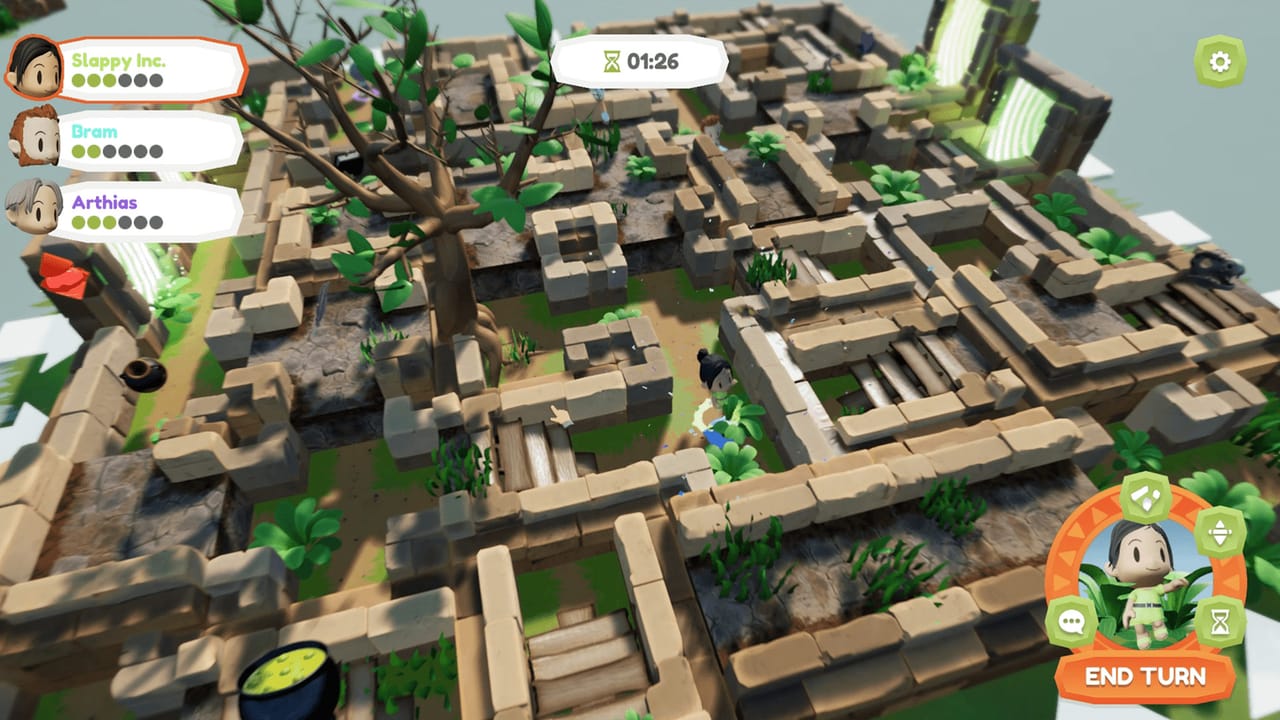Select the character standing in the ruins center
Viewport: 1280px width, 720px height.
(716, 390)
